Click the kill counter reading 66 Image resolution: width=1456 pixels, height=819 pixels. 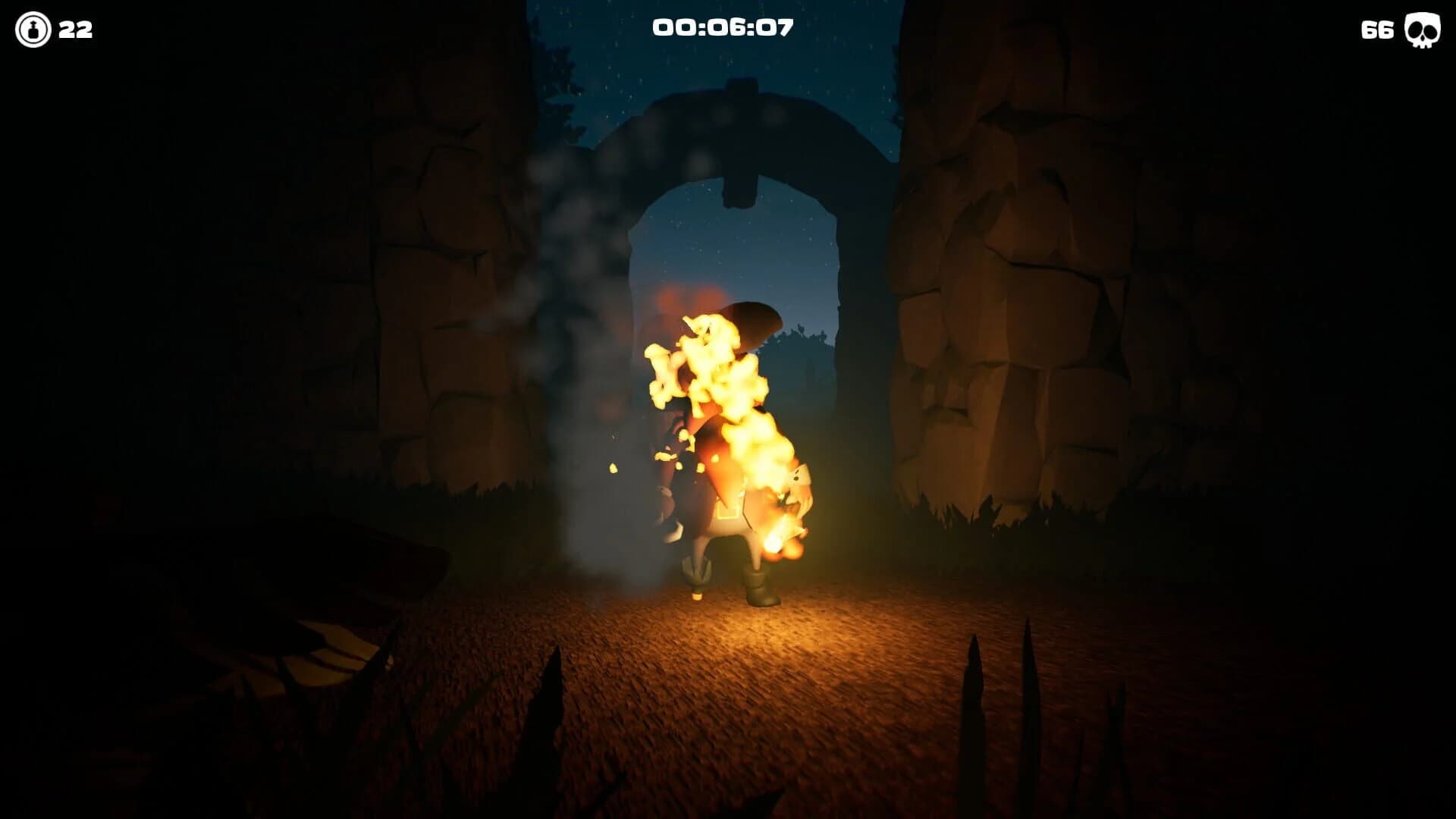coord(1376,30)
